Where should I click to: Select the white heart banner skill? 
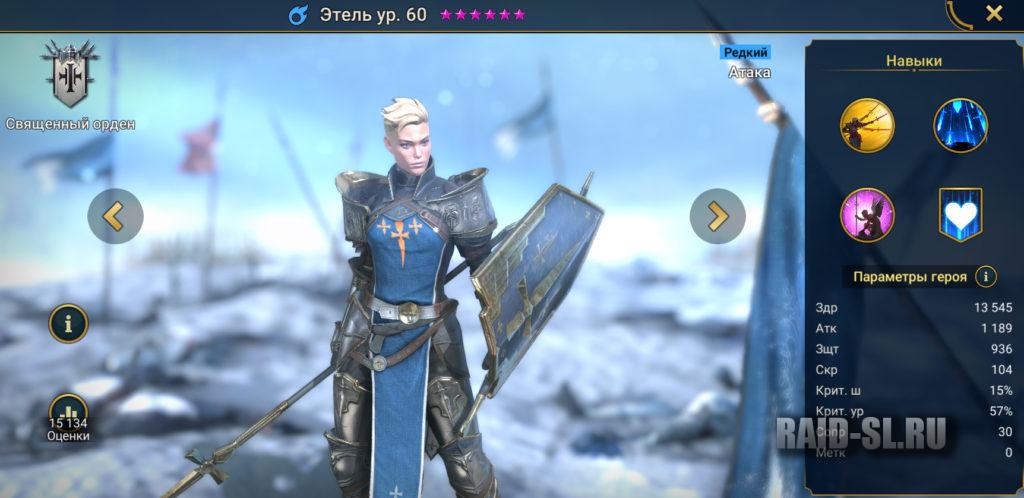click(x=960, y=215)
